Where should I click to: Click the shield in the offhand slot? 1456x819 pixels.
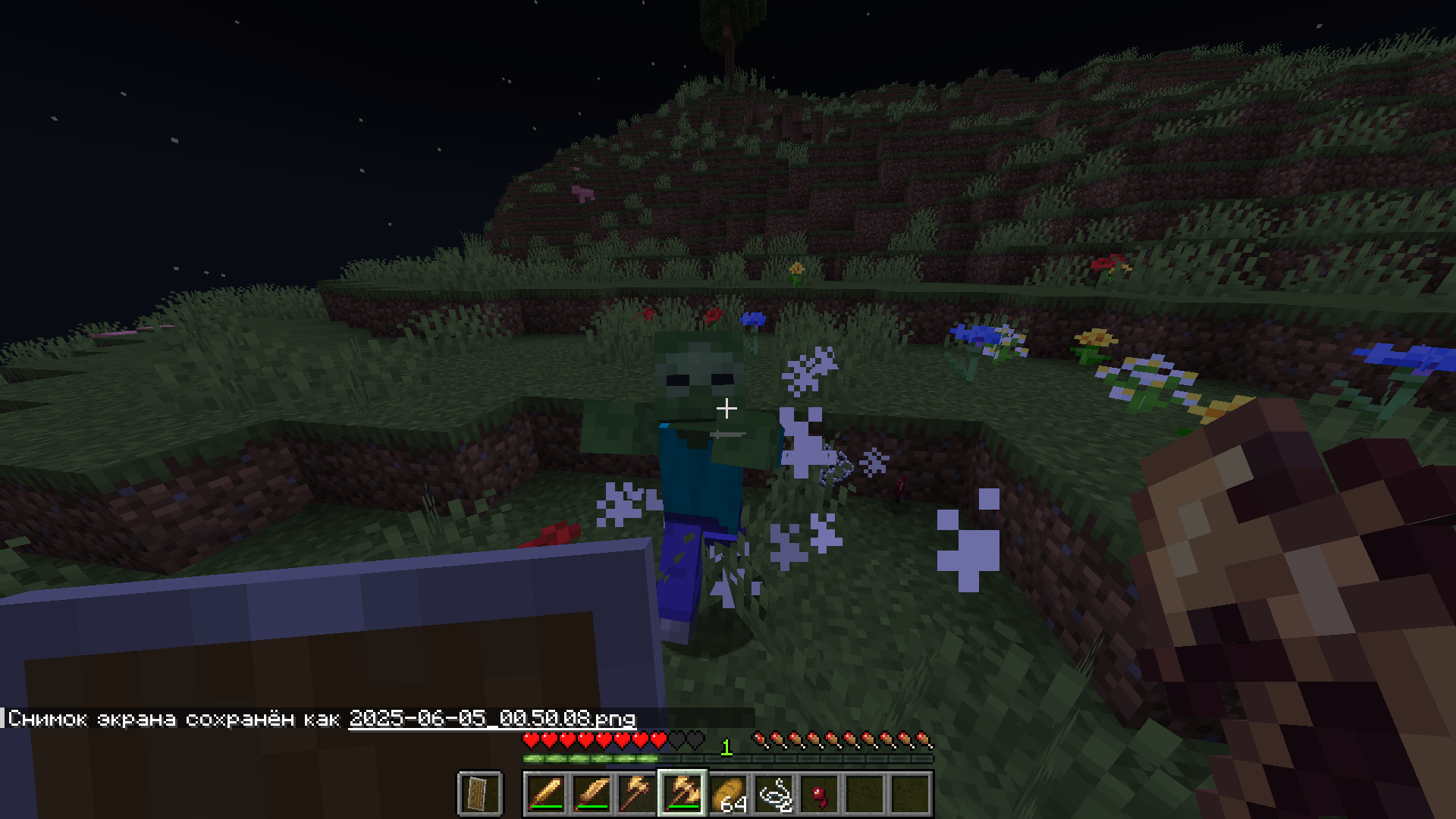click(x=481, y=795)
